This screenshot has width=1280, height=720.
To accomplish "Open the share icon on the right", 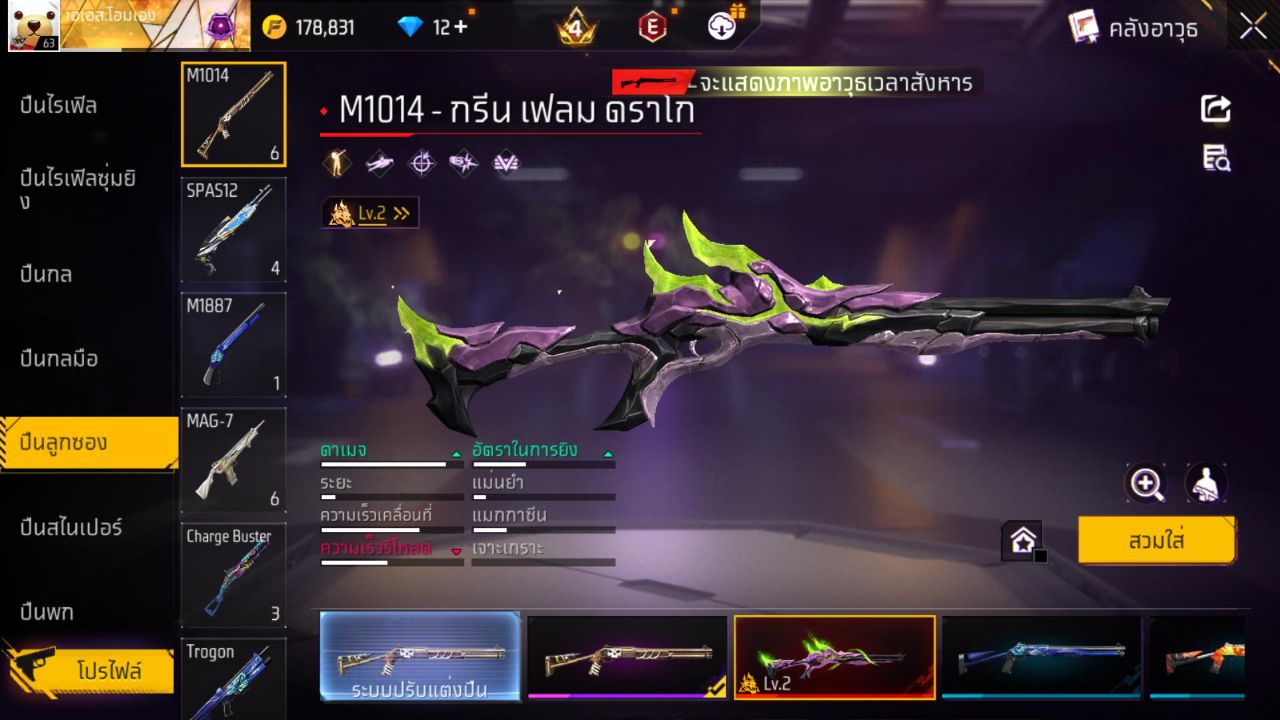I will [x=1215, y=109].
